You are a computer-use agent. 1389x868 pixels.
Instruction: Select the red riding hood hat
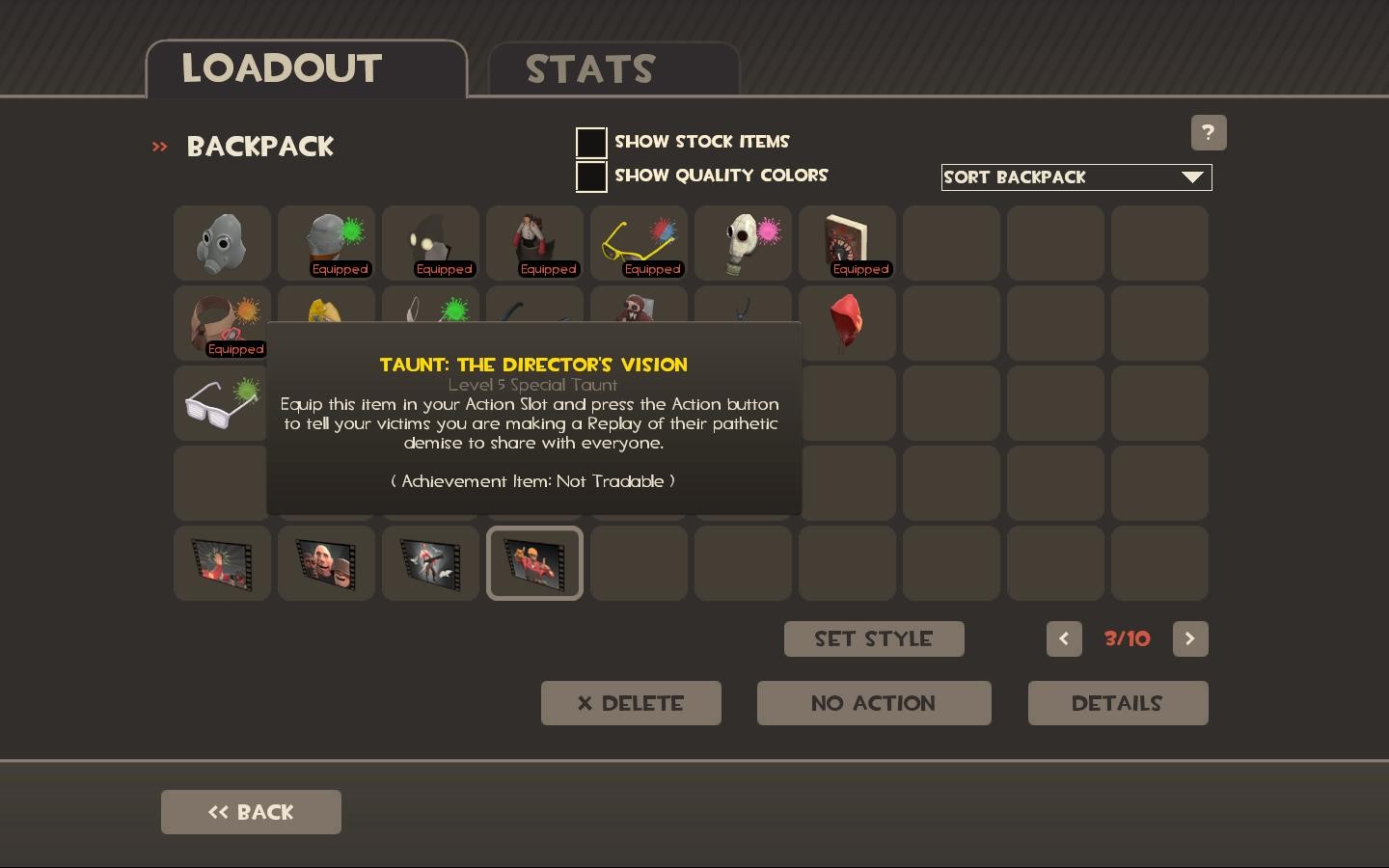(847, 323)
